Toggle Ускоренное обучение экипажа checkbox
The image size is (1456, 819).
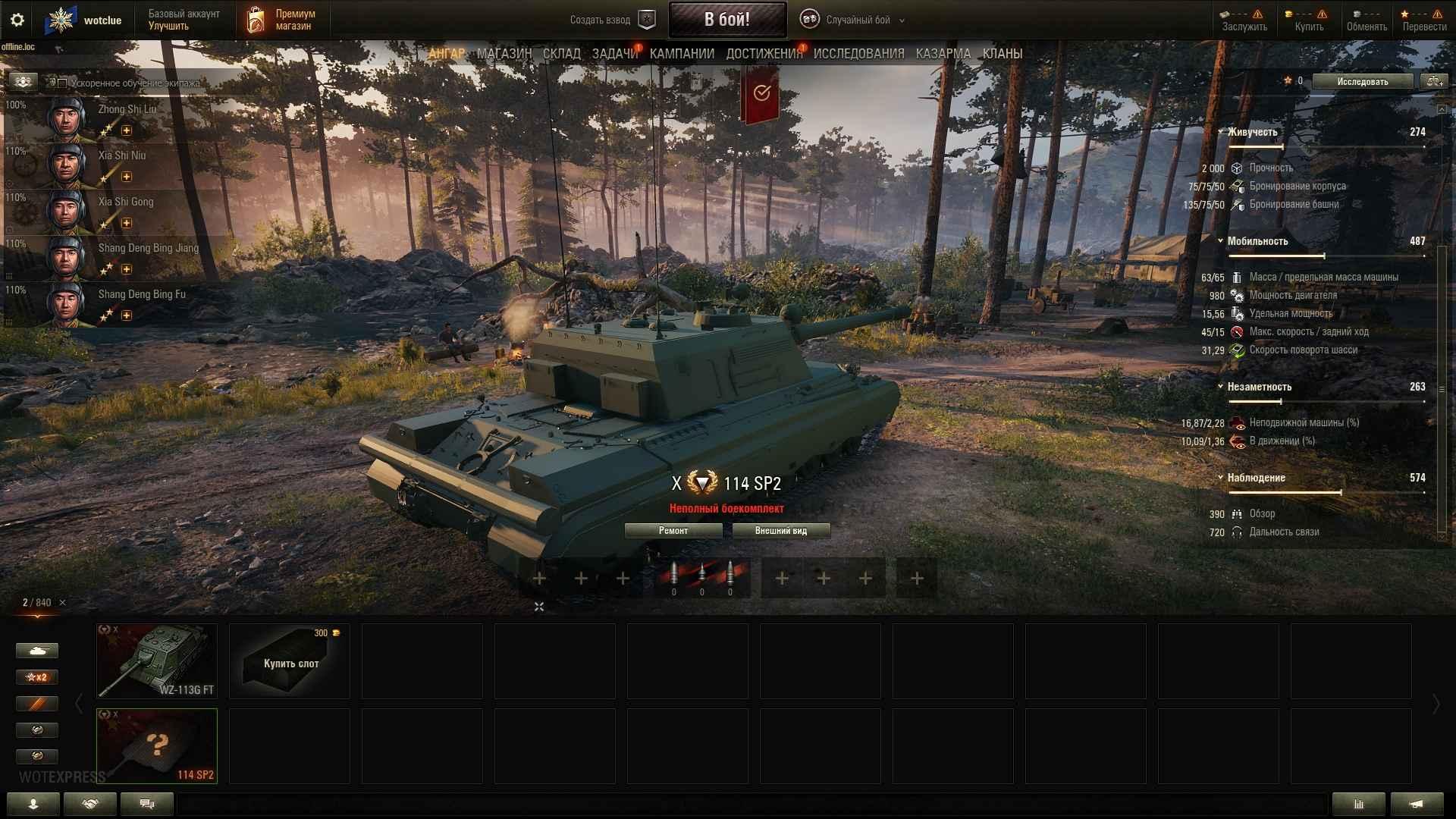63,83
